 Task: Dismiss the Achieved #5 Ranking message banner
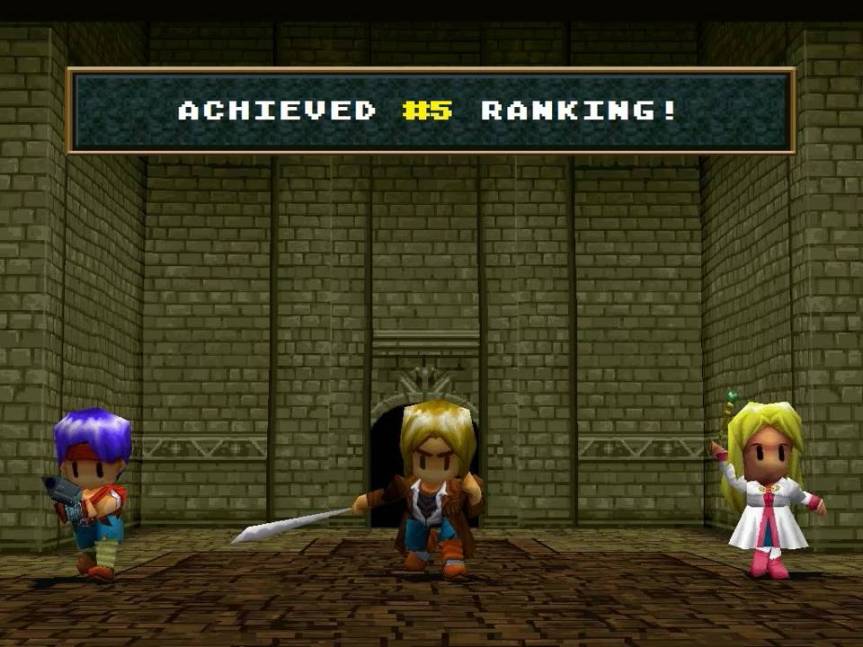pos(430,110)
